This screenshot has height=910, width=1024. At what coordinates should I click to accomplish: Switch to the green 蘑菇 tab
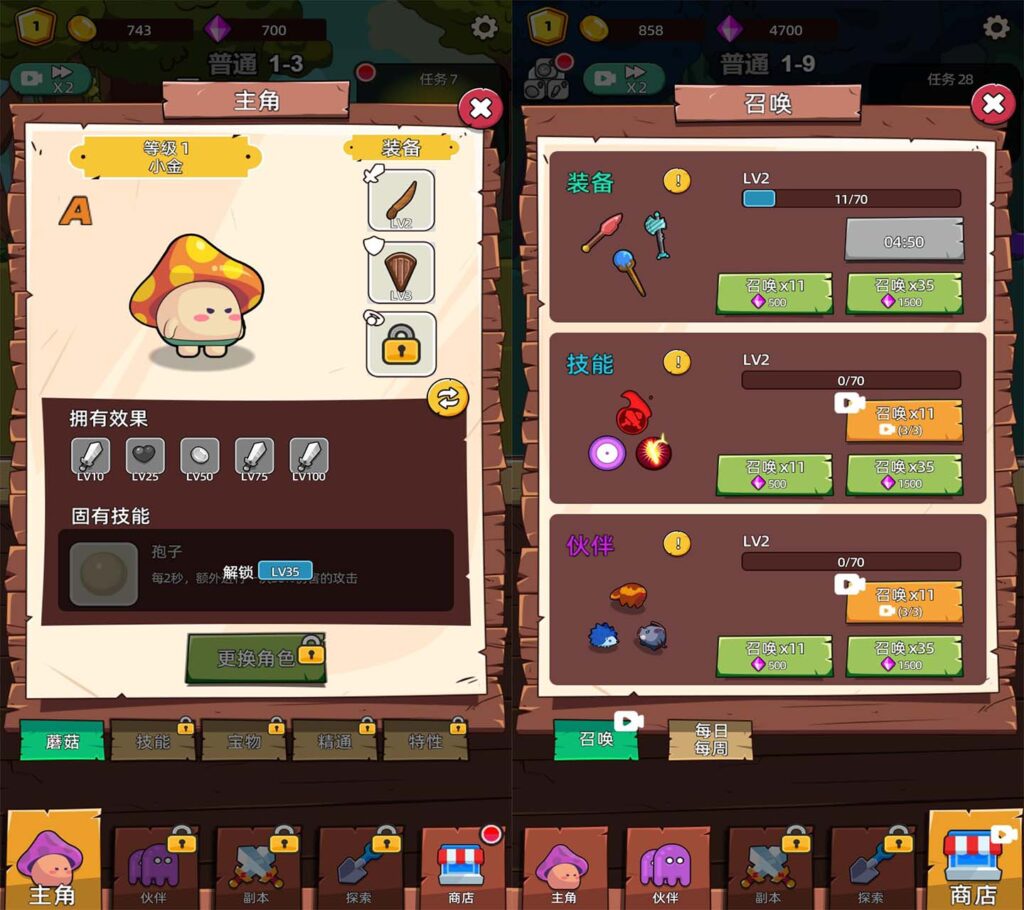62,741
